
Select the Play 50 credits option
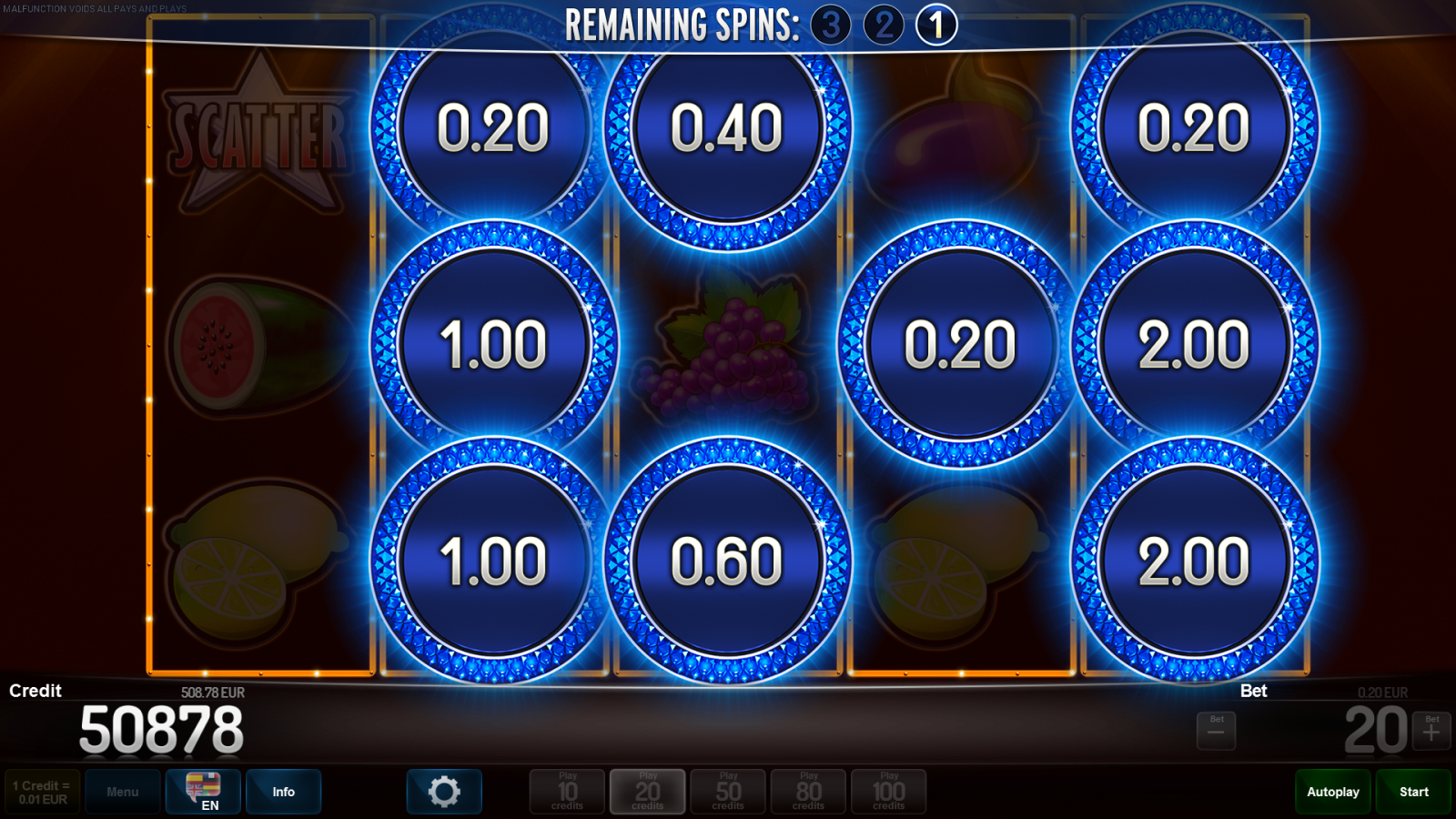coord(728,791)
